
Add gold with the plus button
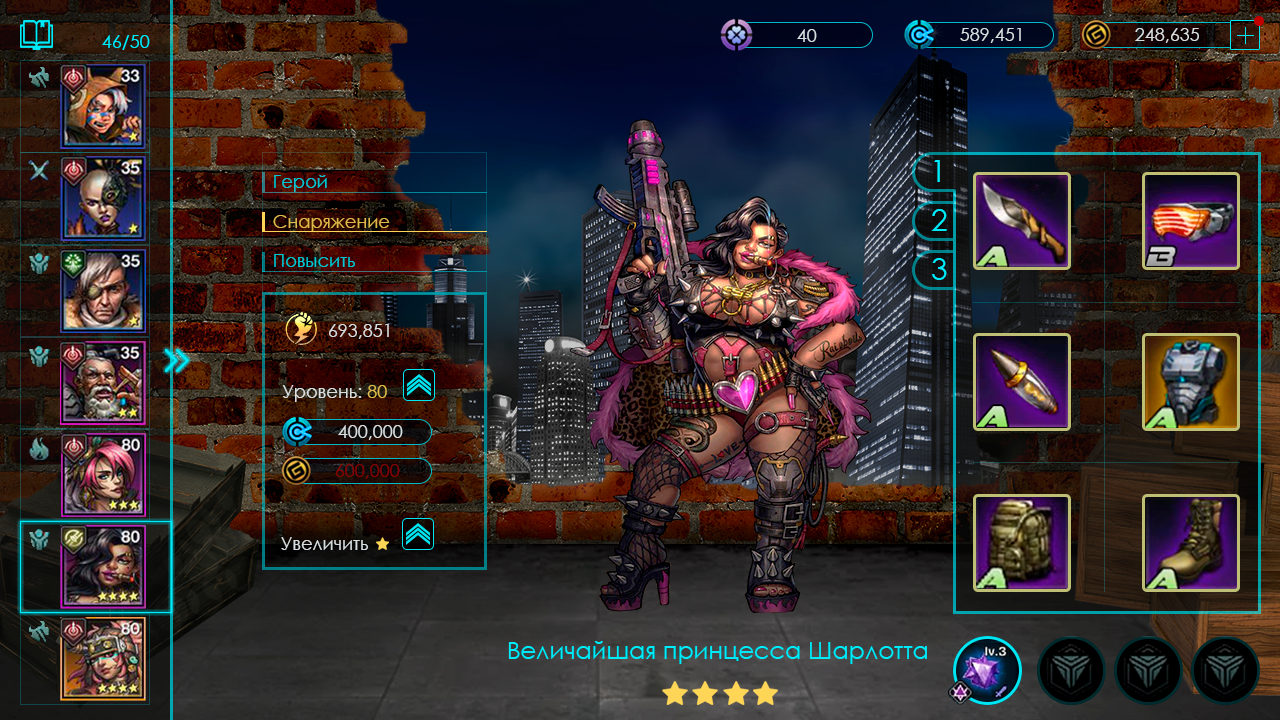click(x=1245, y=35)
